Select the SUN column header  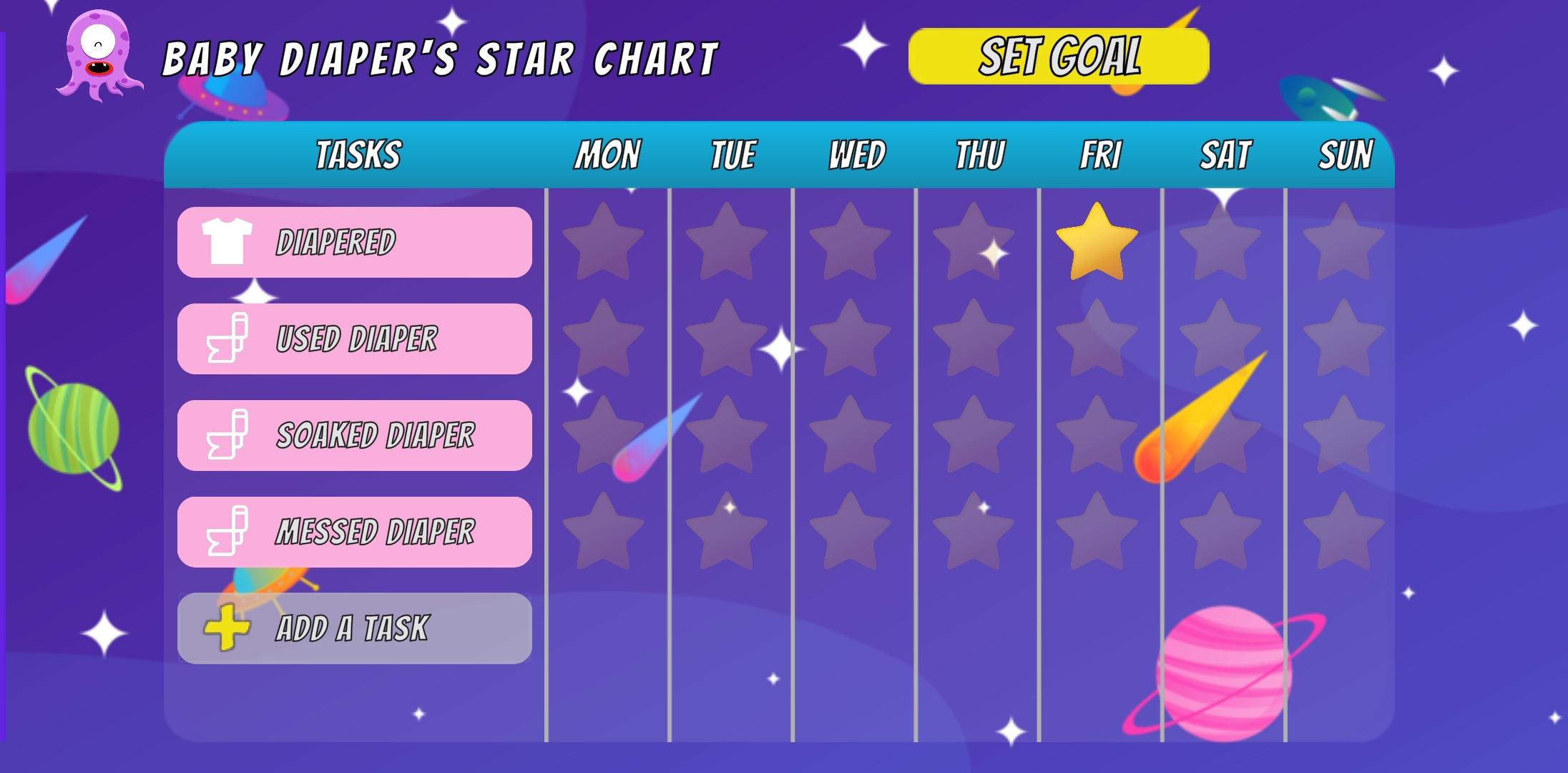click(x=1346, y=153)
